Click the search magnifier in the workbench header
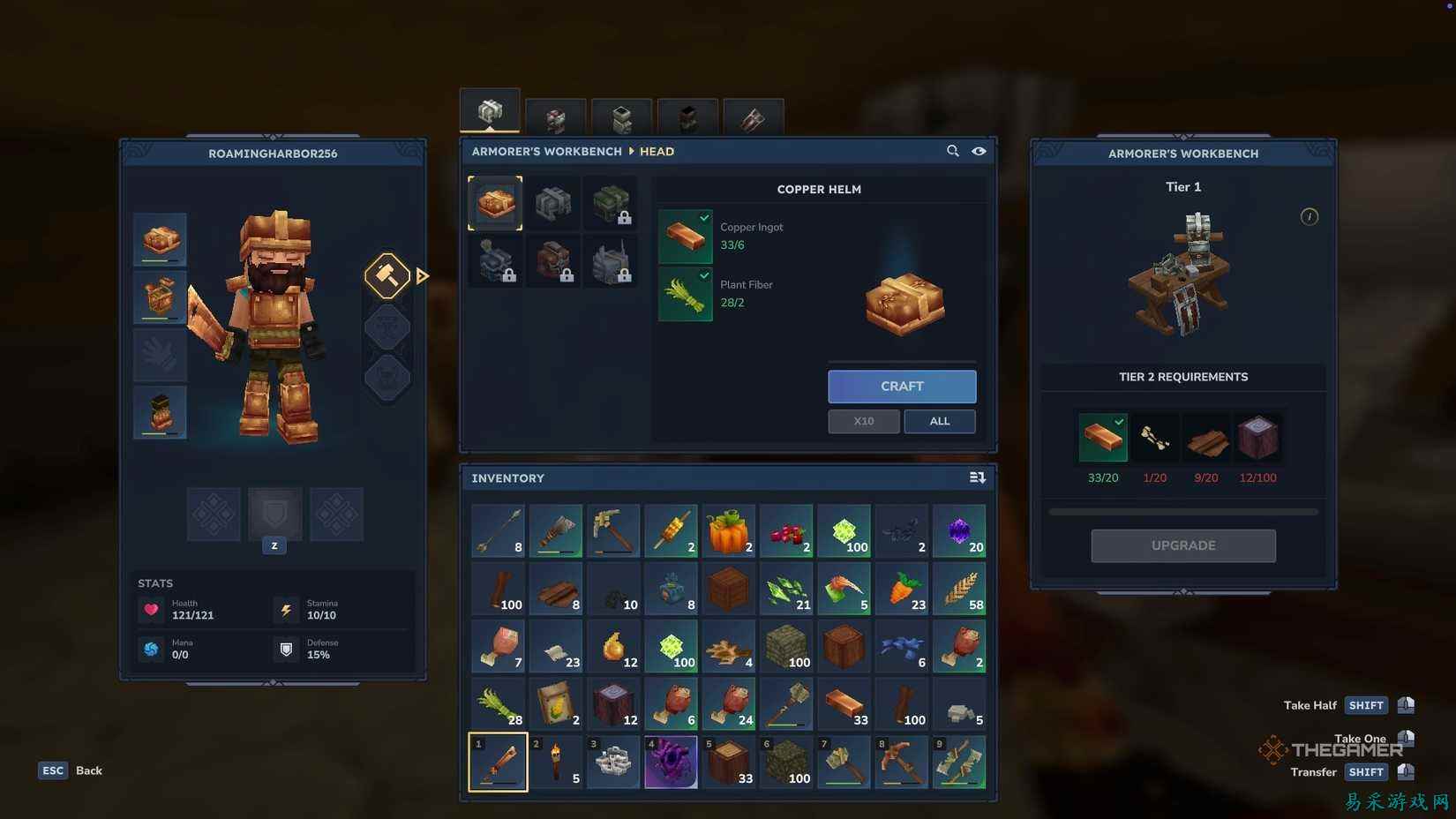This screenshot has height=819, width=1456. coord(953,151)
